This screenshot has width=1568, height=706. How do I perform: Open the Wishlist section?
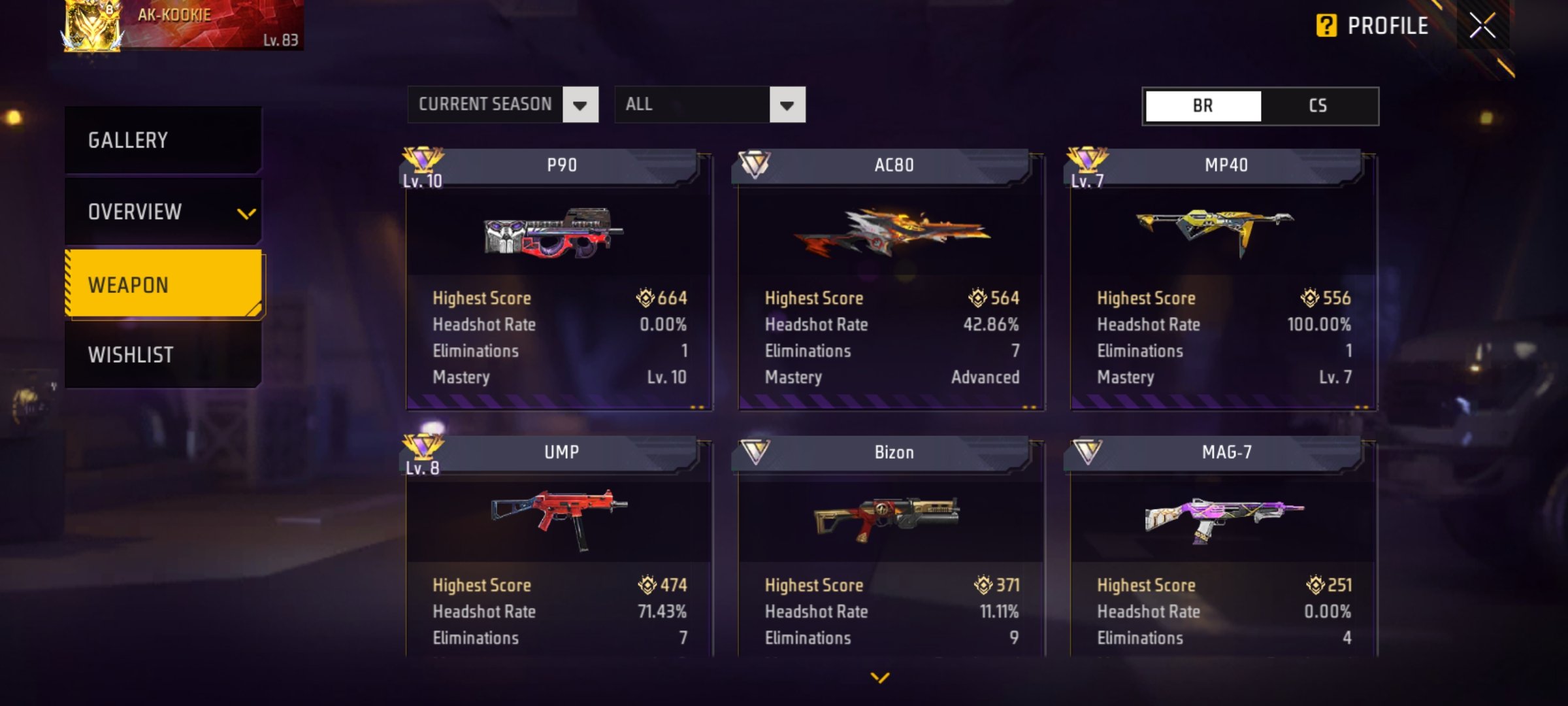coord(163,355)
